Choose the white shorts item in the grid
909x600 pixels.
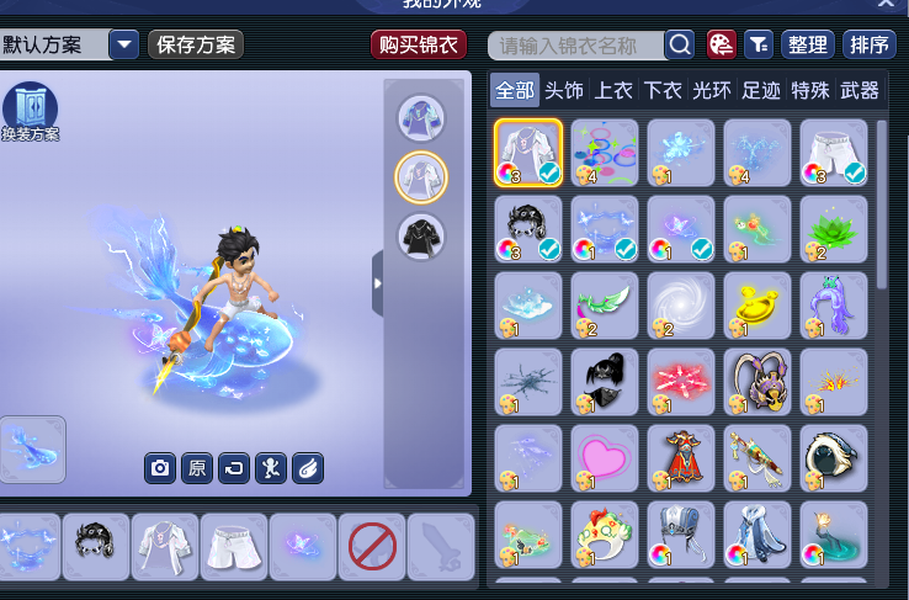[833, 152]
